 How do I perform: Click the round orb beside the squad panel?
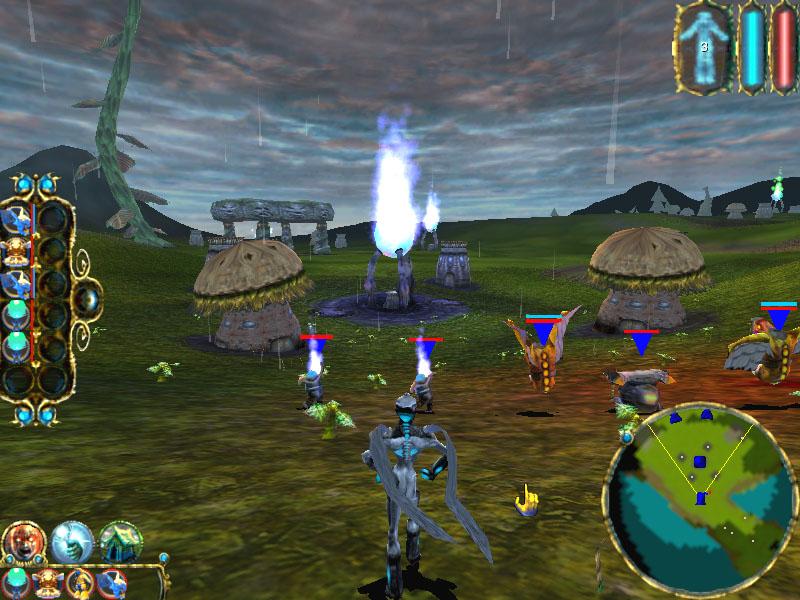click(x=87, y=298)
